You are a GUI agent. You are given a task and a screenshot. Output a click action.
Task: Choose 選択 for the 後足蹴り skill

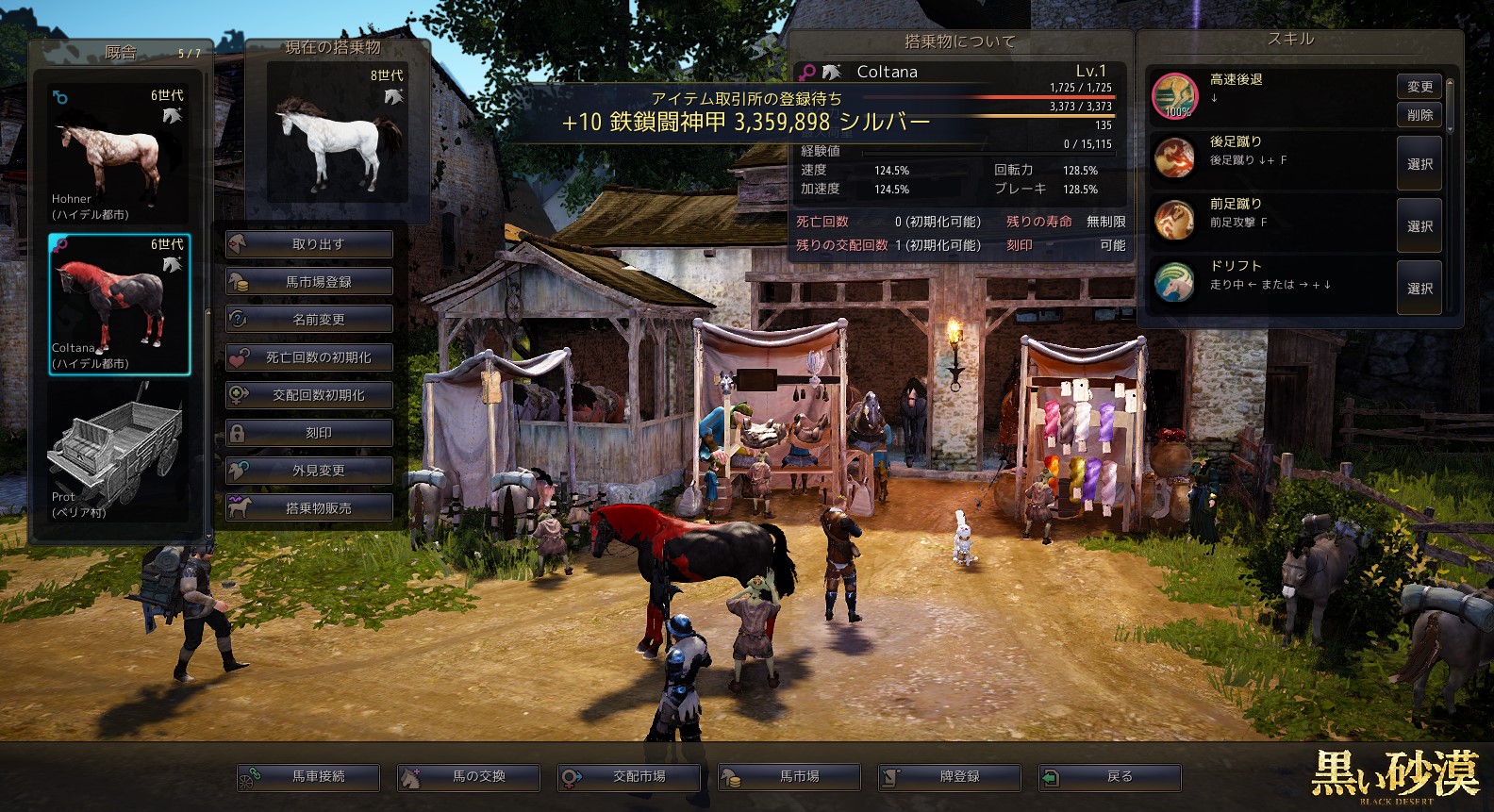1419,164
